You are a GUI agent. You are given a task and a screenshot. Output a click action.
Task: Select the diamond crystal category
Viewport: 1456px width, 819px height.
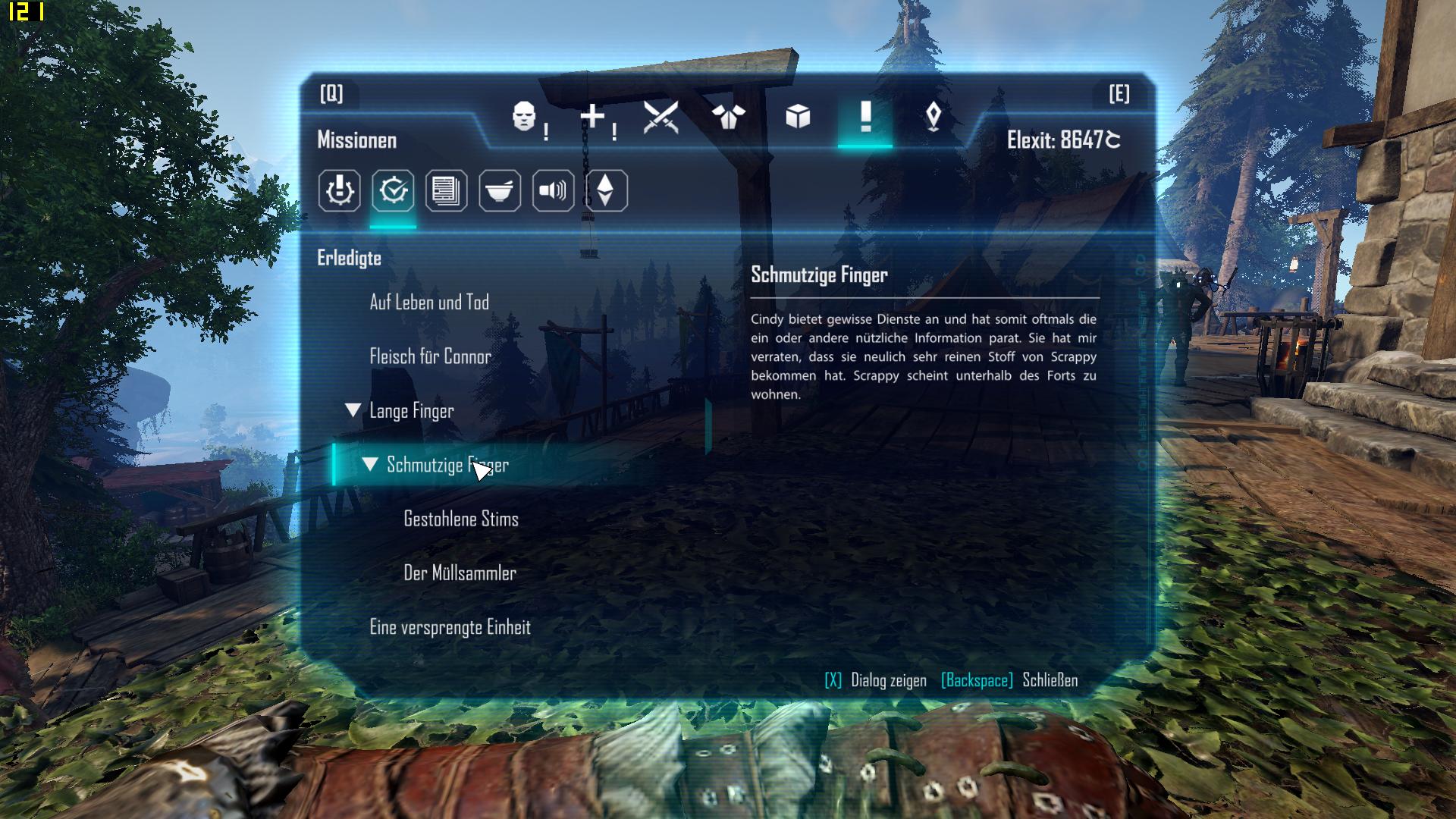[605, 190]
